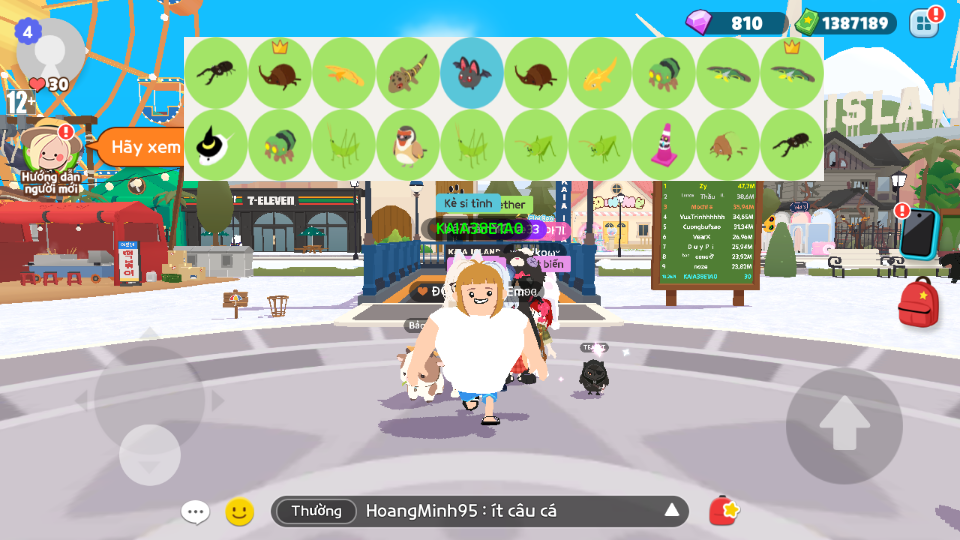The image size is (960, 540).
Task: Select the pink traffic cone item
Action: (664, 145)
